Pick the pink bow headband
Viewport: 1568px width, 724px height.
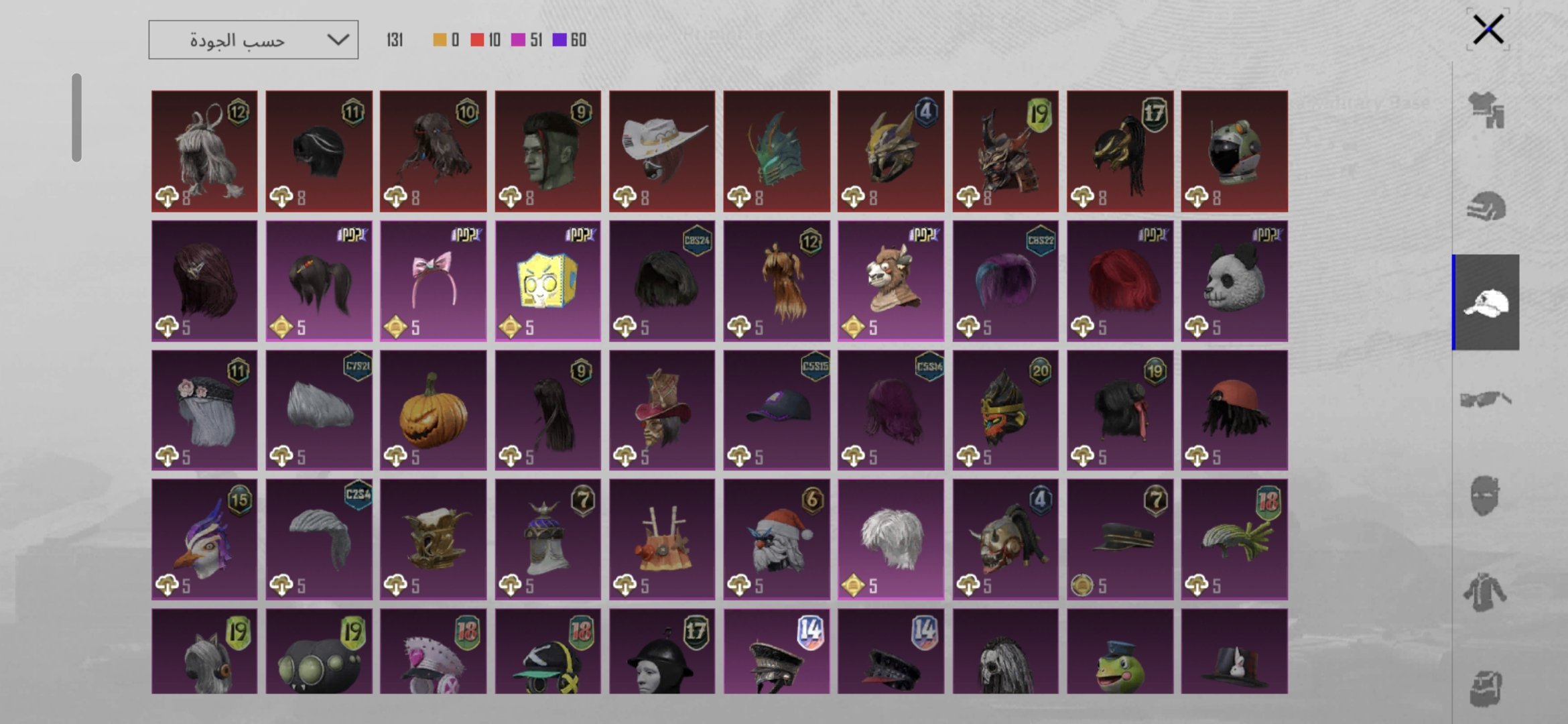click(x=434, y=281)
